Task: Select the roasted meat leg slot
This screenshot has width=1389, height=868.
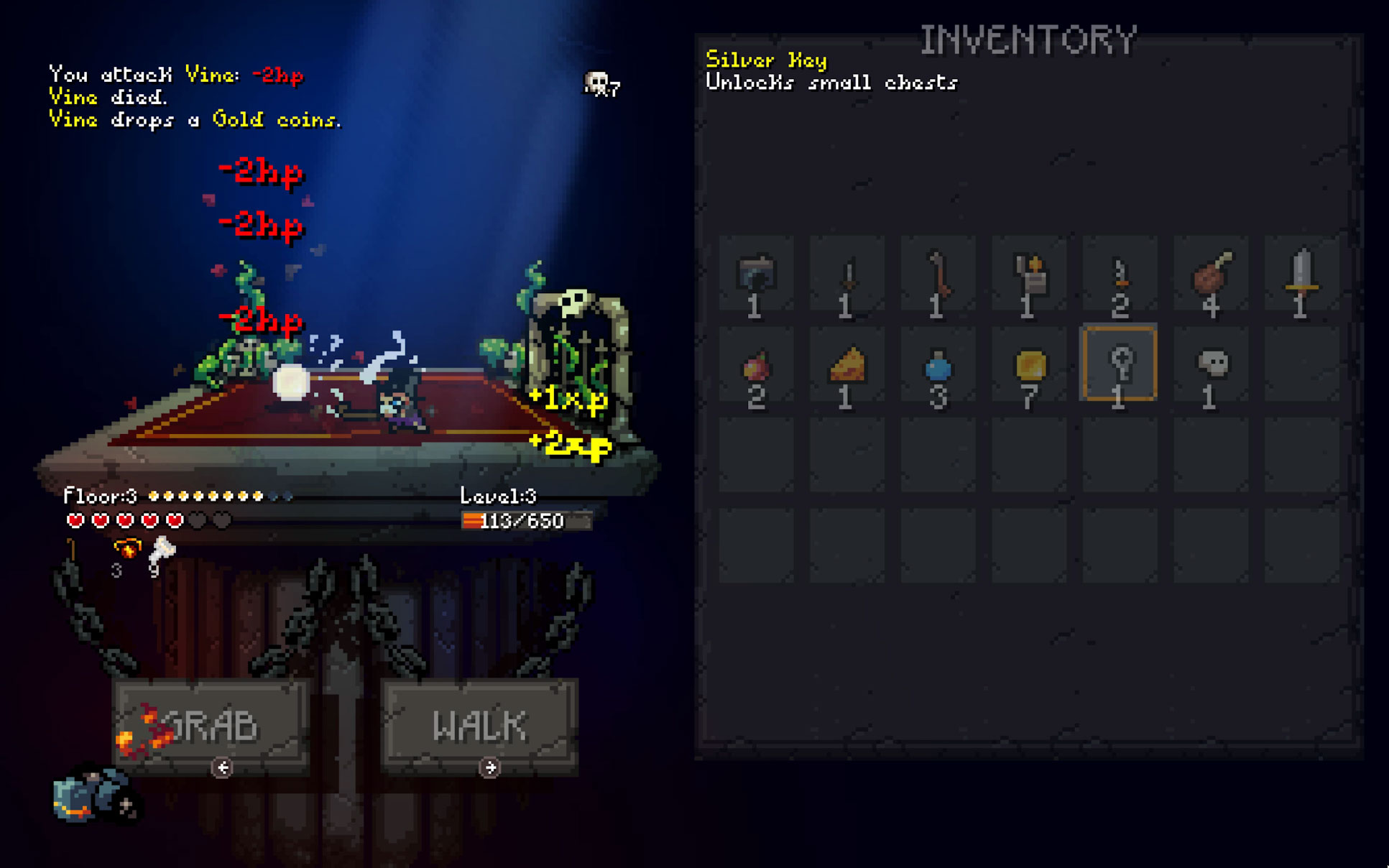Action: point(1211,274)
